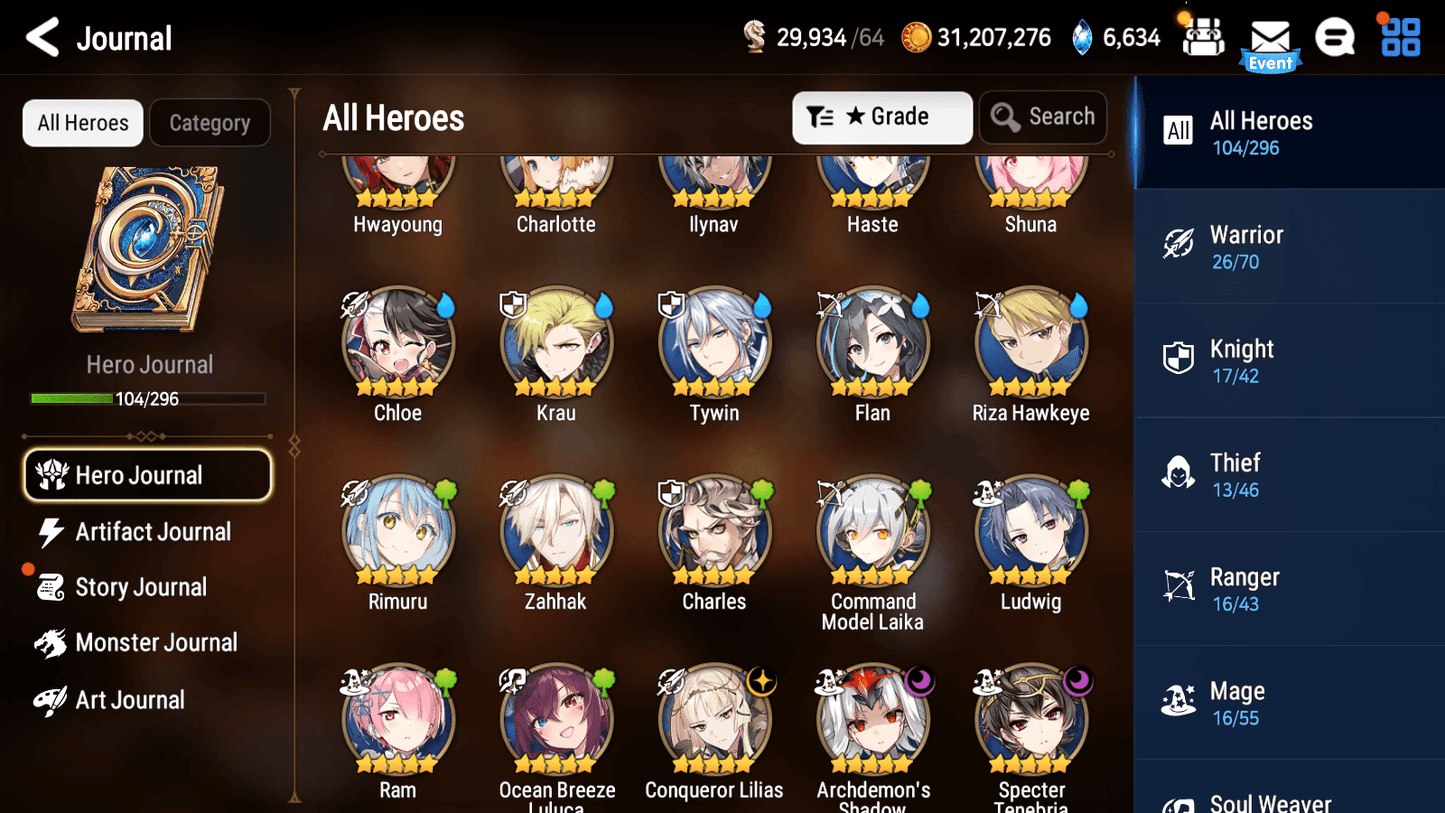Open the gift delivery icon near currencies
Image resolution: width=1445 pixels, height=813 pixels.
click(x=1202, y=37)
